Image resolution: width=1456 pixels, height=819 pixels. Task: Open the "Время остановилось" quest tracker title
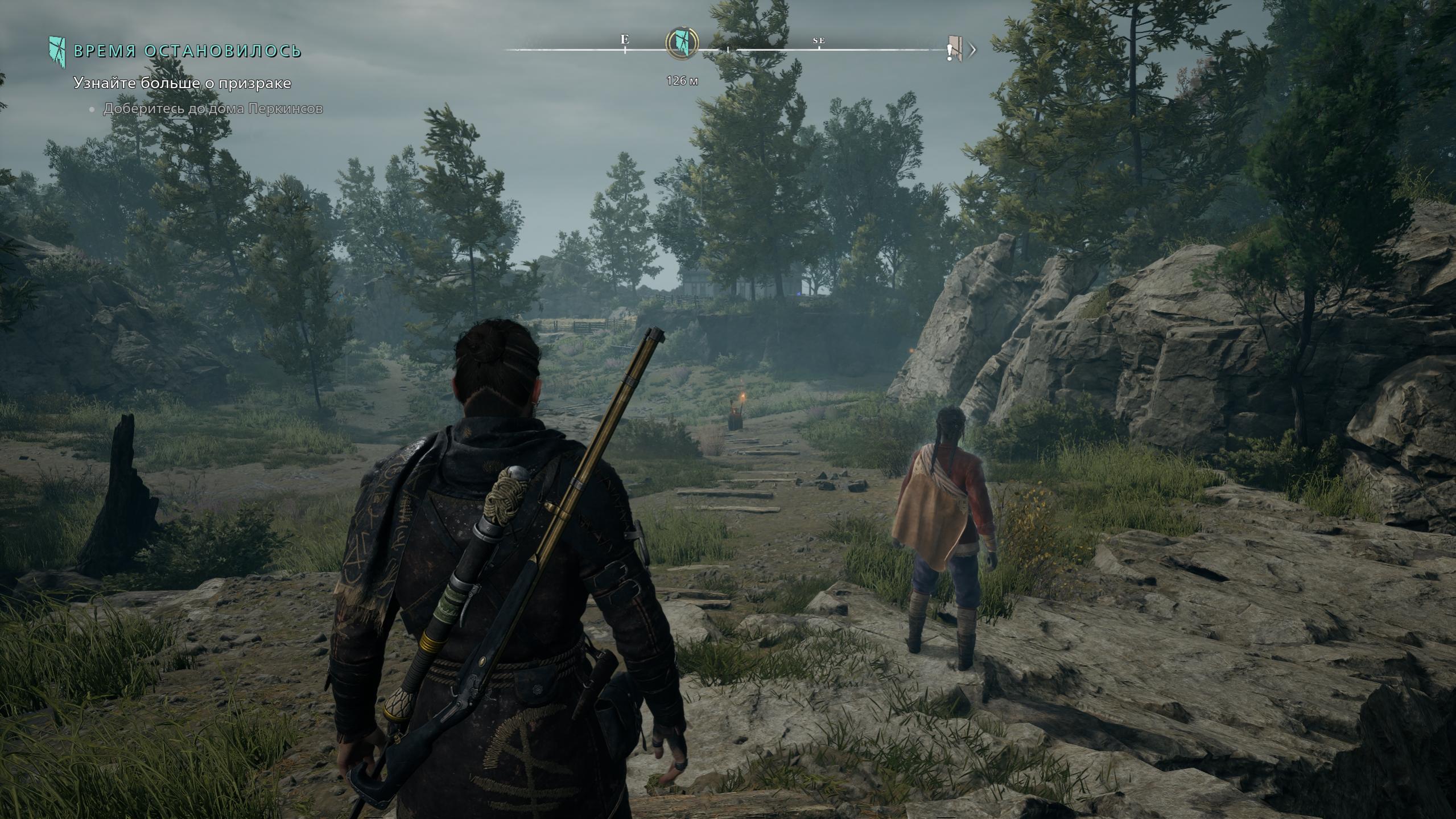click(x=188, y=51)
